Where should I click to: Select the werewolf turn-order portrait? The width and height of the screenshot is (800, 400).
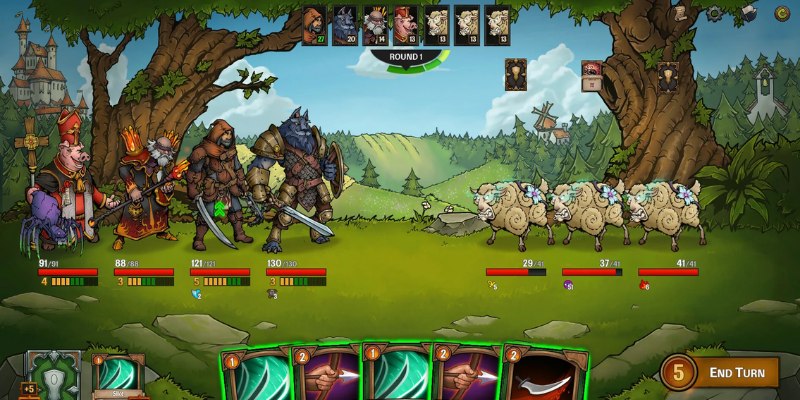tap(345, 24)
